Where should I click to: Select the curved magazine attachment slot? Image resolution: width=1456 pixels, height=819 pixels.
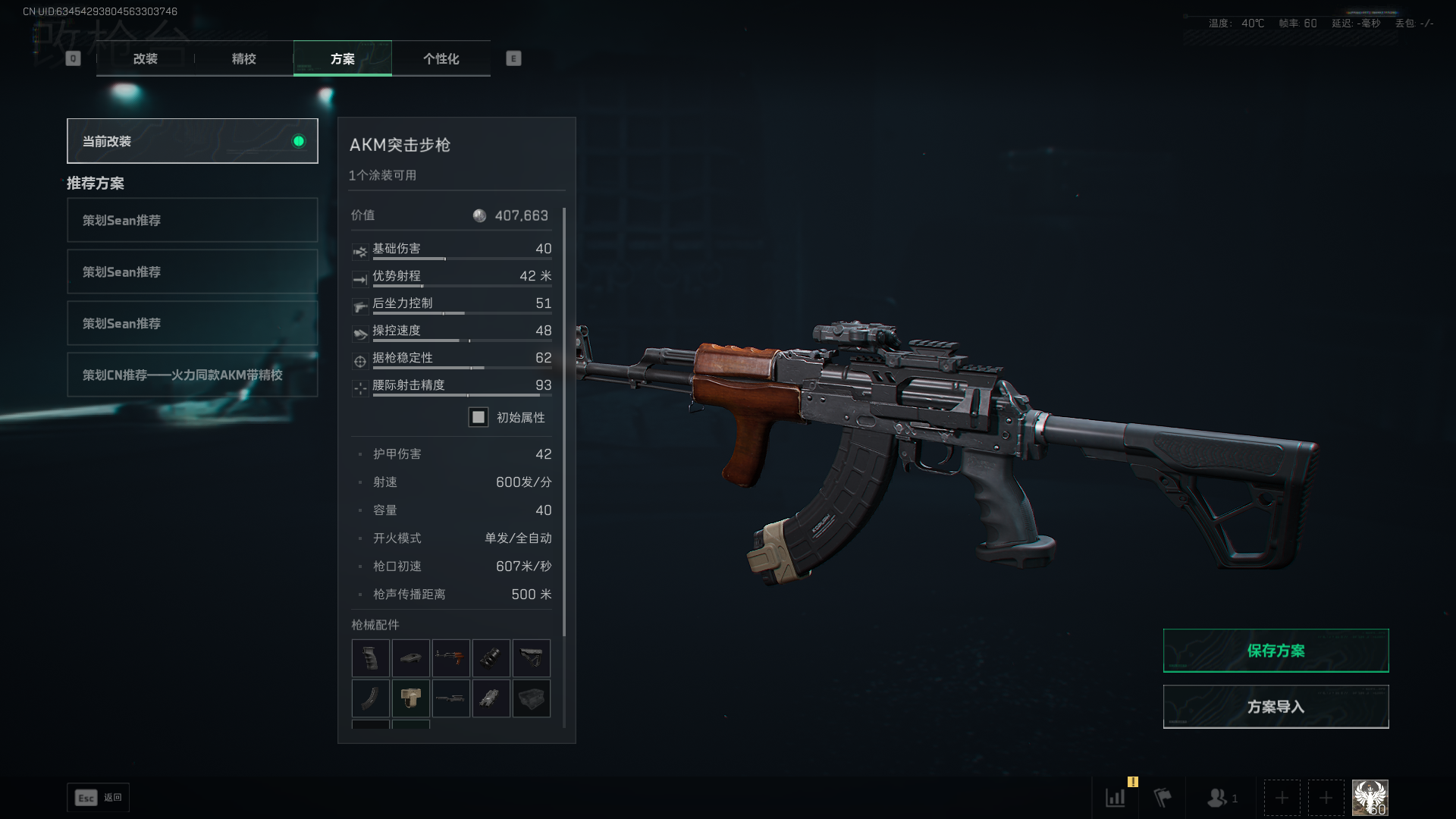pyautogui.click(x=370, y=698)
